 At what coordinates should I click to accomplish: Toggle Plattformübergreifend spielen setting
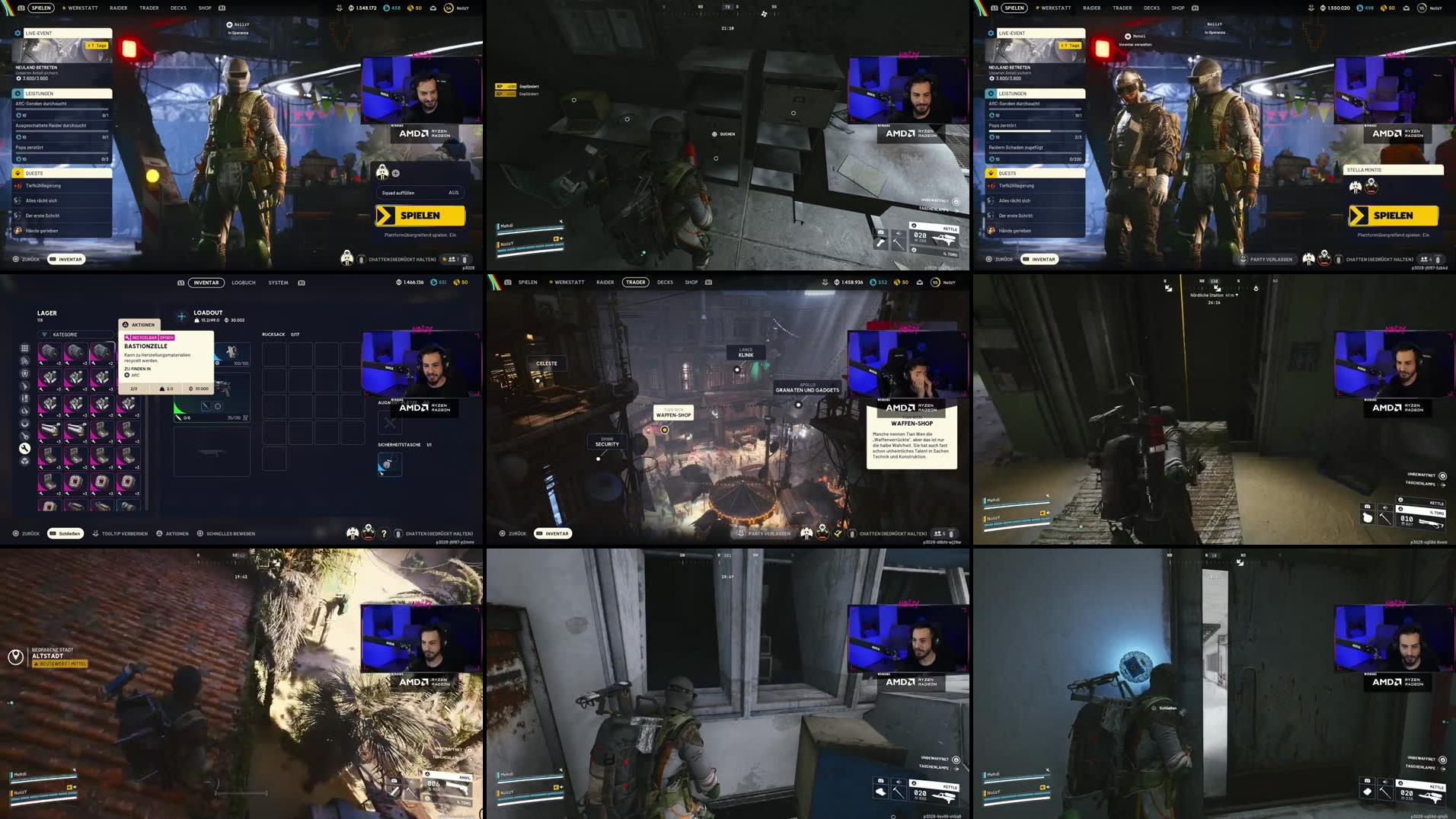[420, 235]
